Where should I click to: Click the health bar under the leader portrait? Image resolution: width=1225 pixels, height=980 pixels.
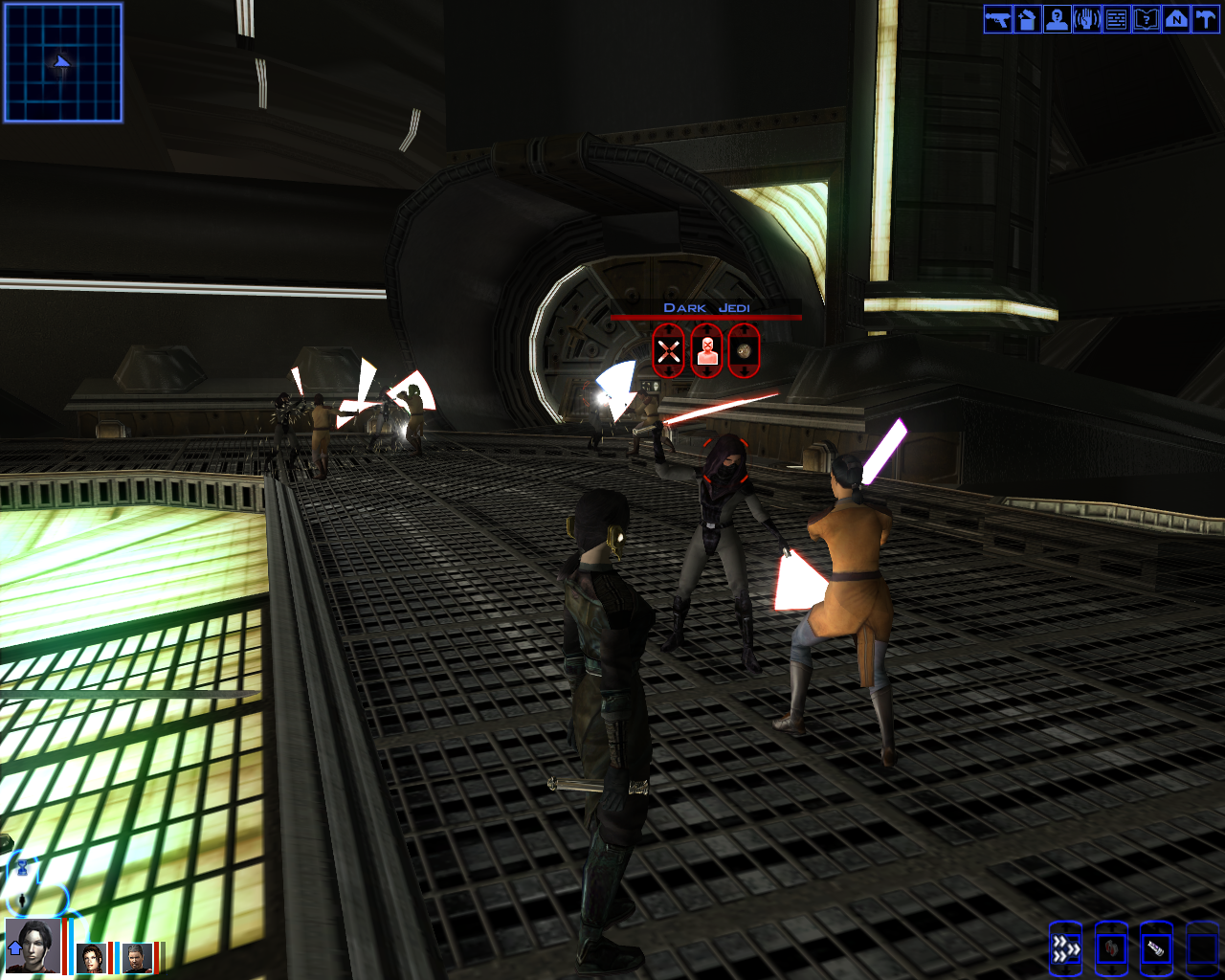65,947
